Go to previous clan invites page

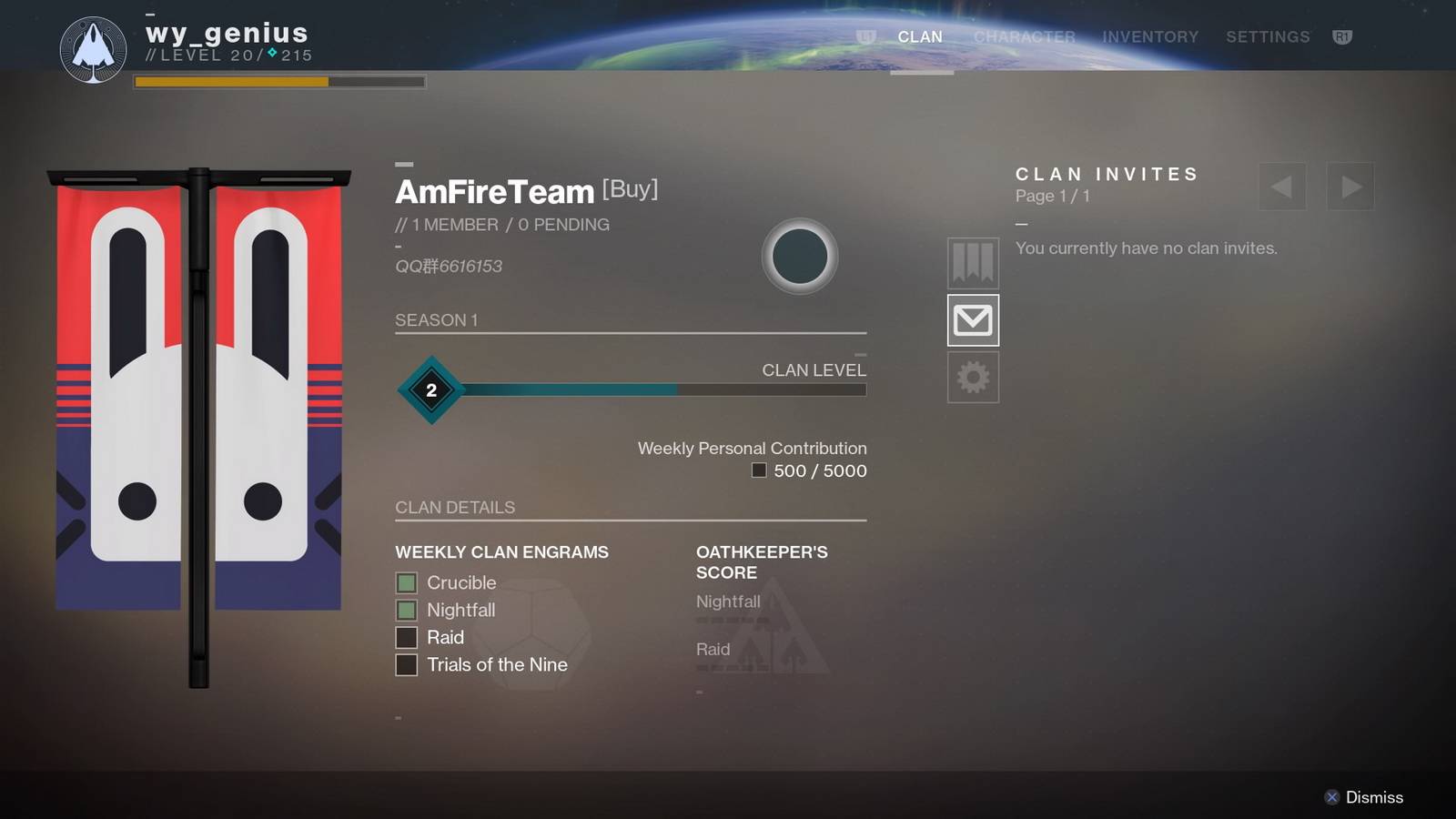pos(1282,187)
